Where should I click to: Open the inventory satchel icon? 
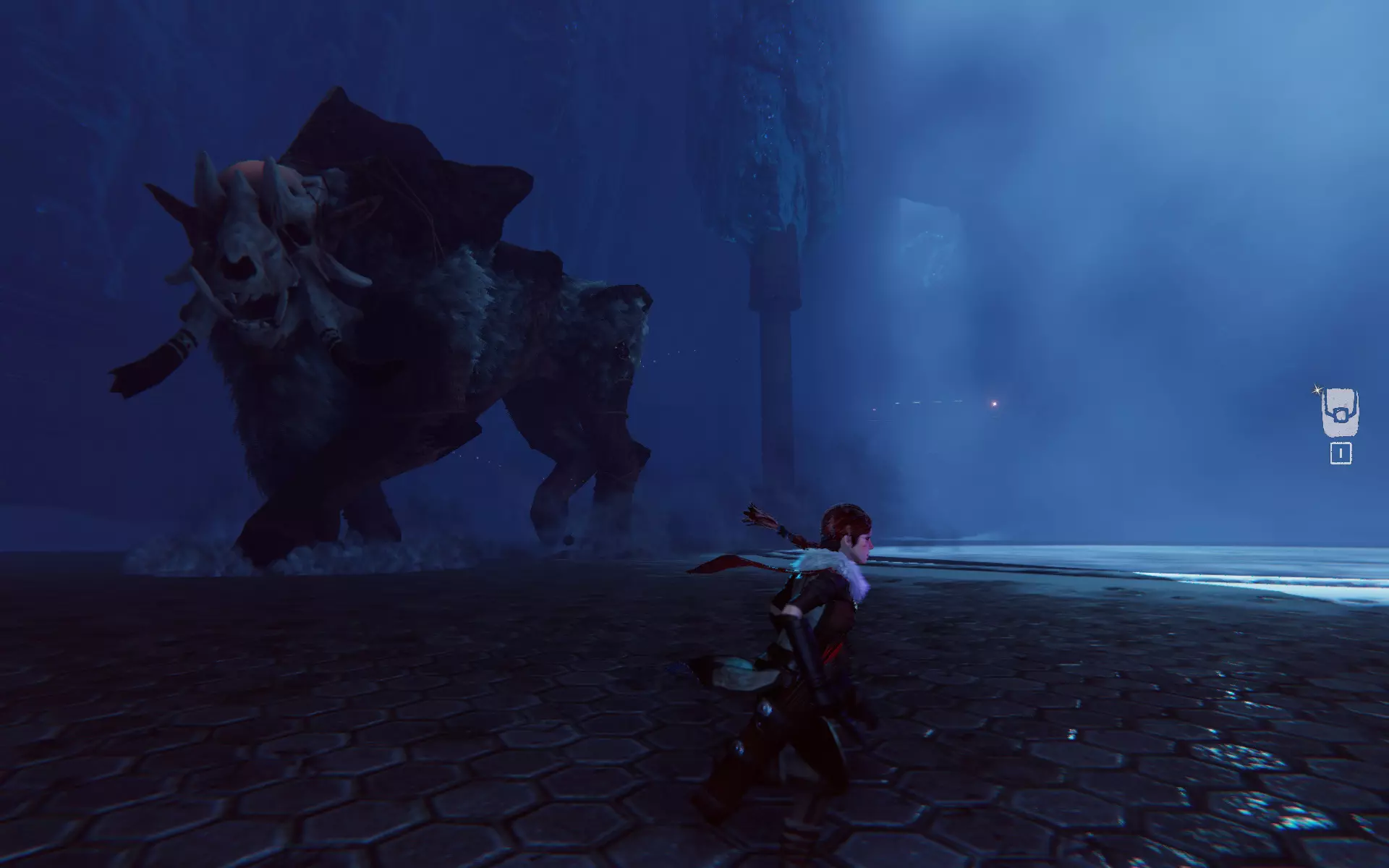pyautogui.click(x=1340, y=414)
